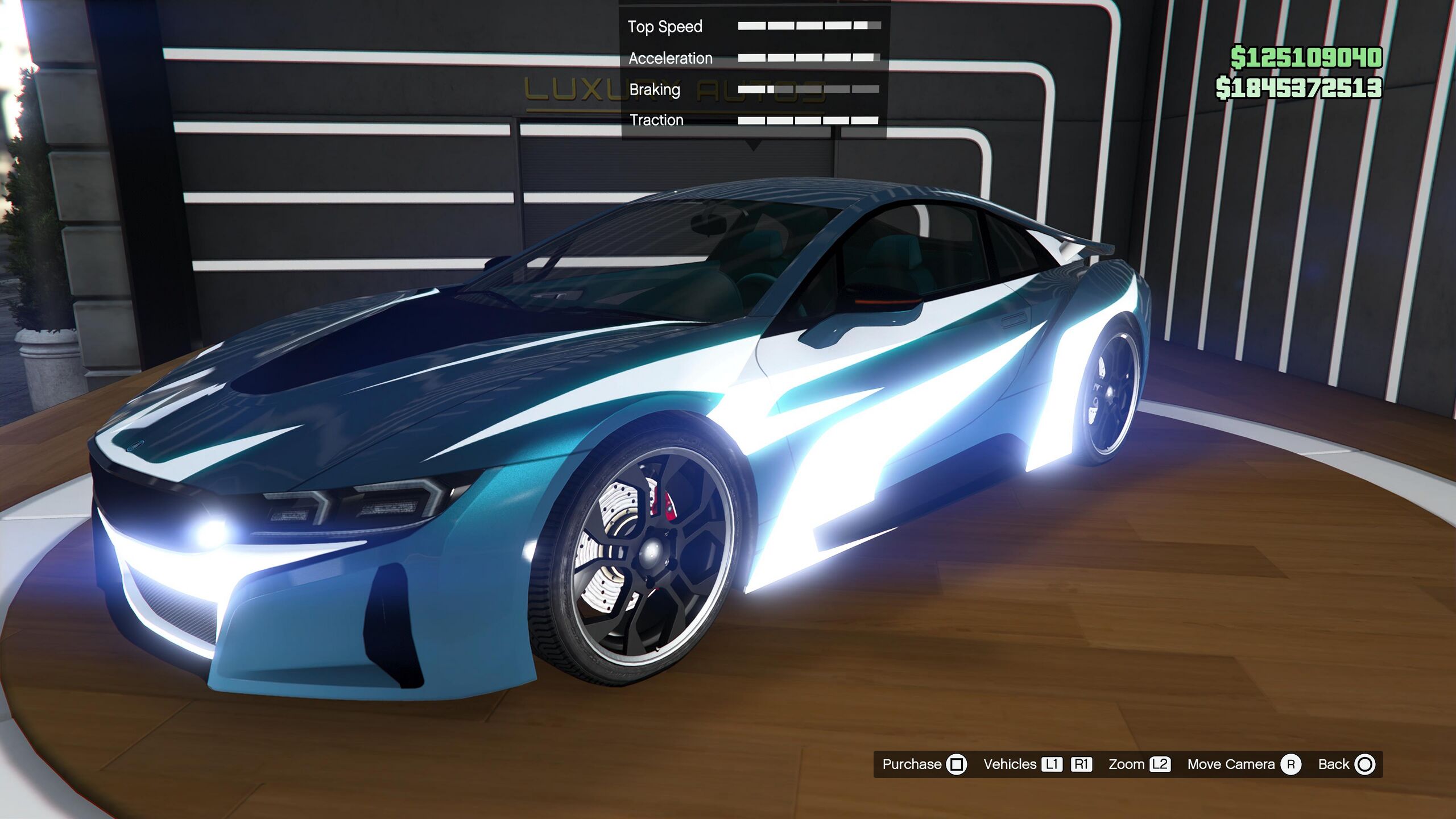Select the Back option
Image resolution: width=1456 pixels, height=819 pixels.
click(x=1346, y=764)
